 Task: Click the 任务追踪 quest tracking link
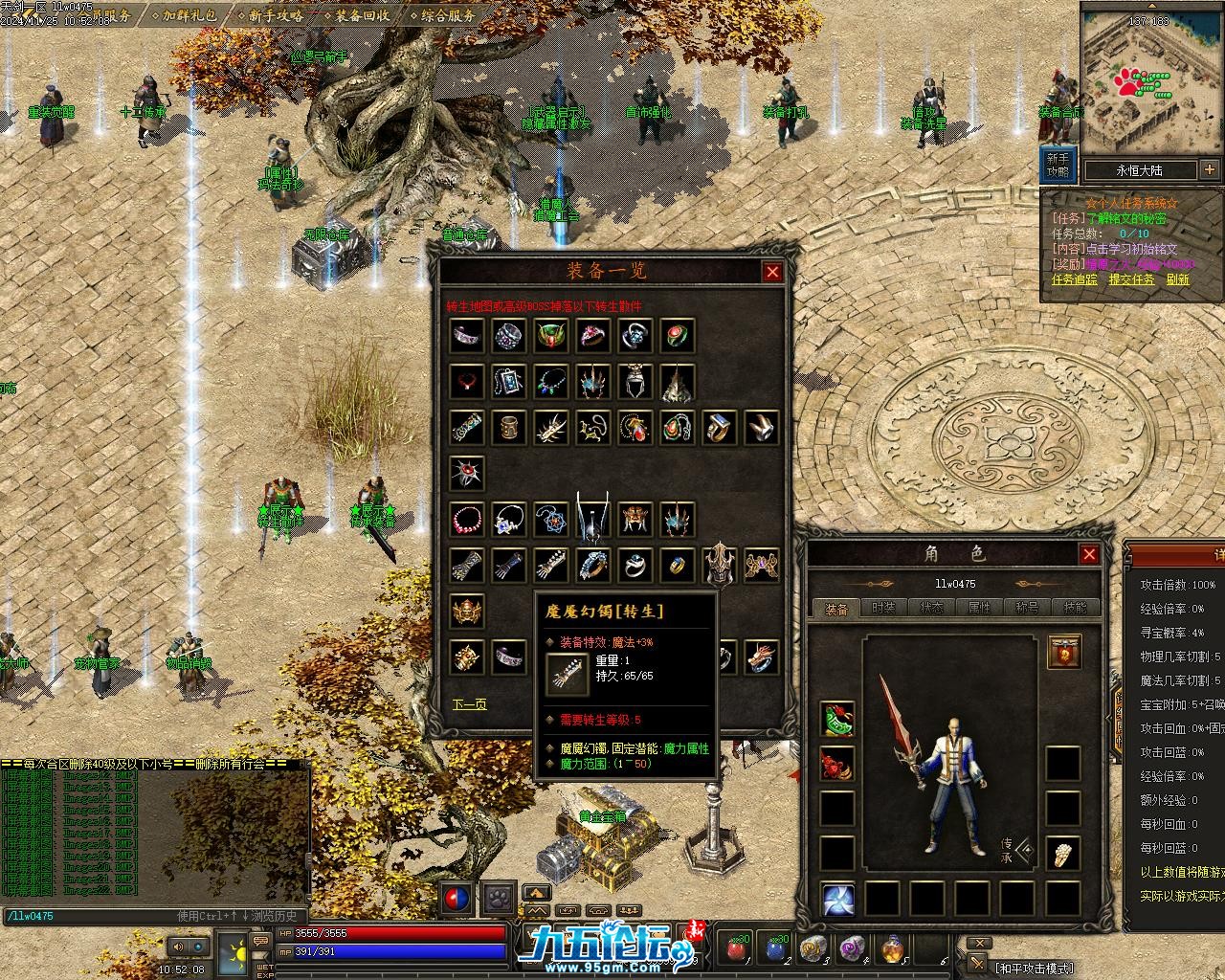1075,279
